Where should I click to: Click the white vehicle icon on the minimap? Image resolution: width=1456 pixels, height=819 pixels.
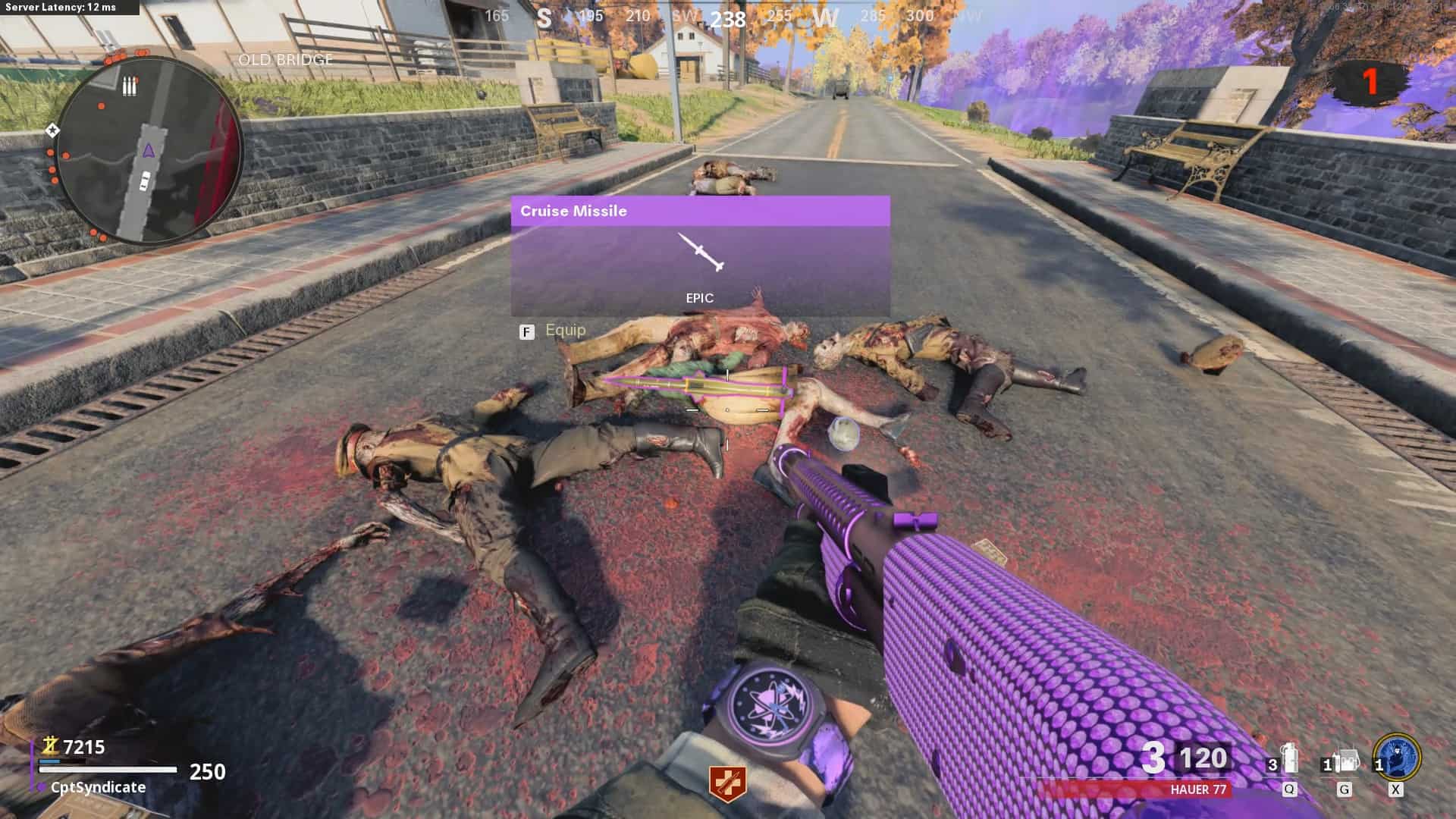tap(144, 182)
